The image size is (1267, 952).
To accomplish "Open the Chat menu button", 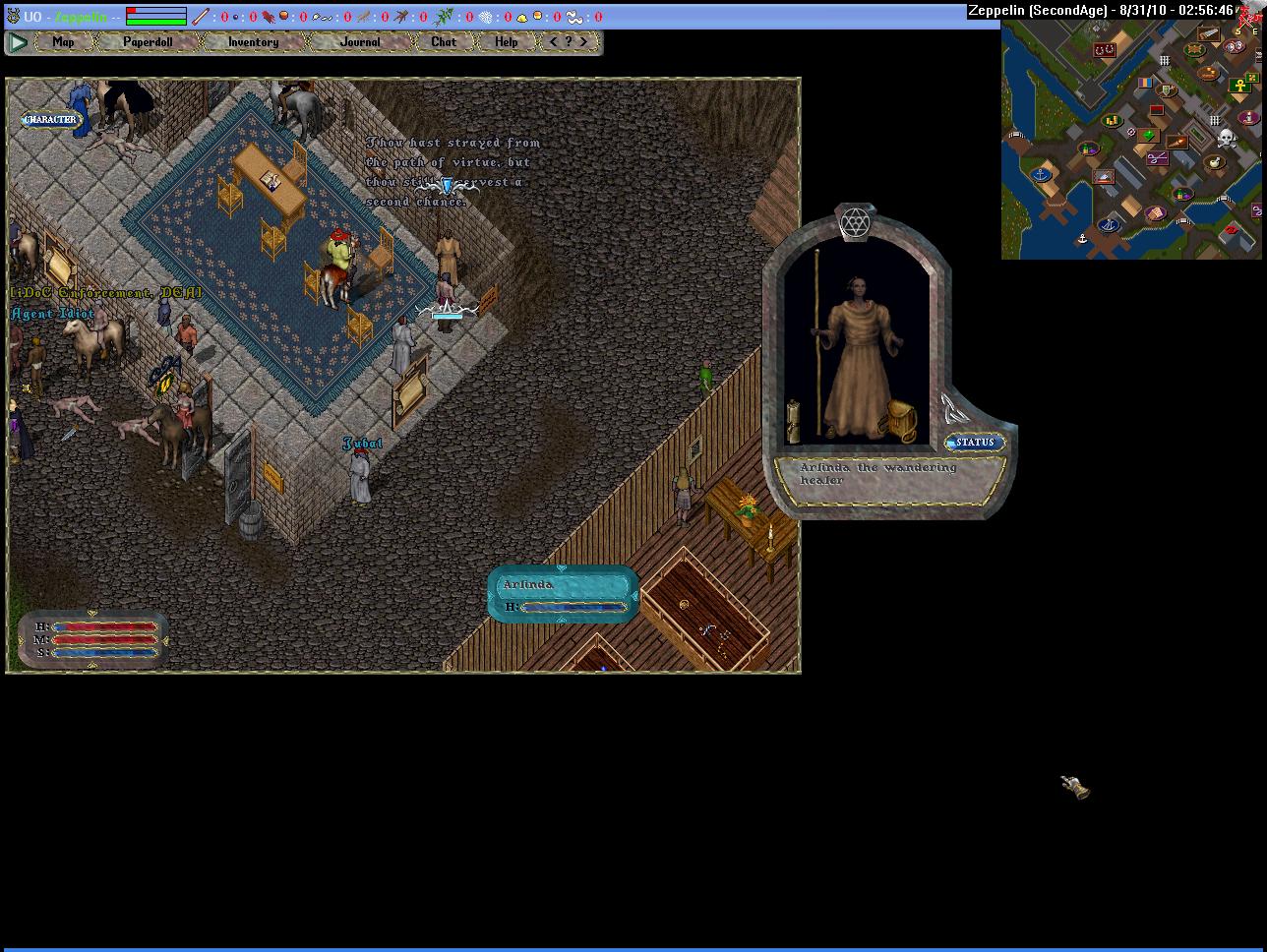I will click(x=444, y=42).
